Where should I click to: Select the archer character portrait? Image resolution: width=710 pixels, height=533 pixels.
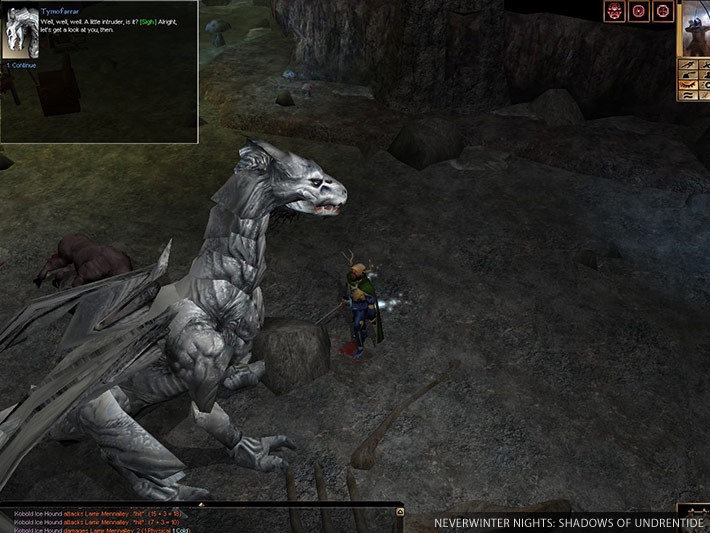(696, 30)
